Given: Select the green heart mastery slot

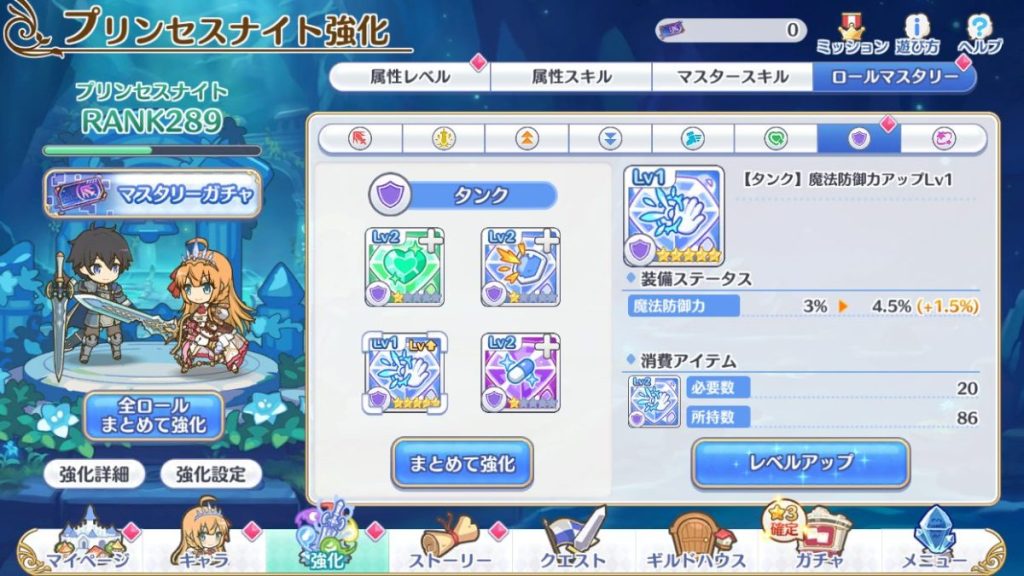Looking at the screenshot, I should pyautogui.click(x=405, y=266).
